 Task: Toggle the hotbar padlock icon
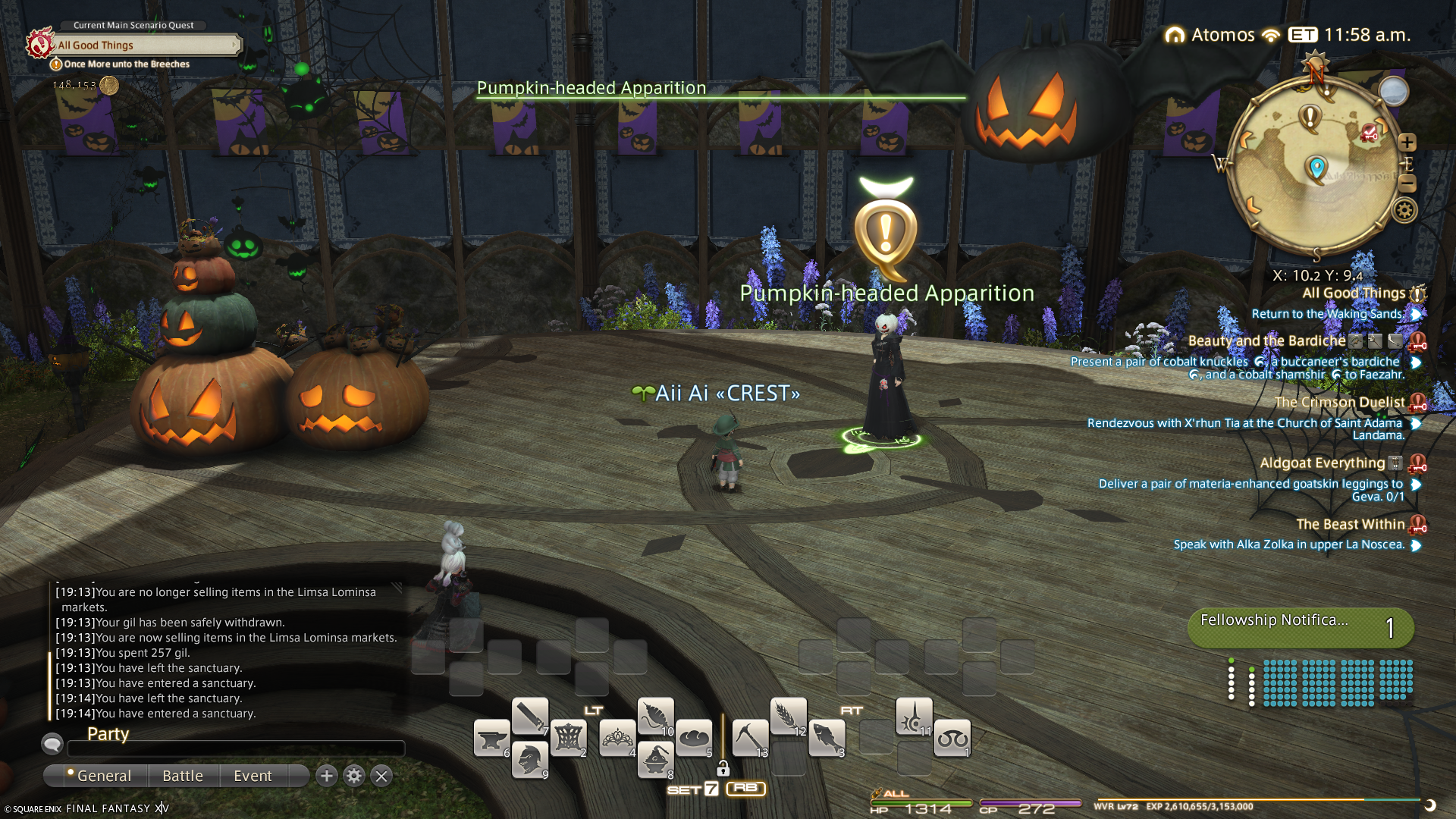(x=723, y=769)
